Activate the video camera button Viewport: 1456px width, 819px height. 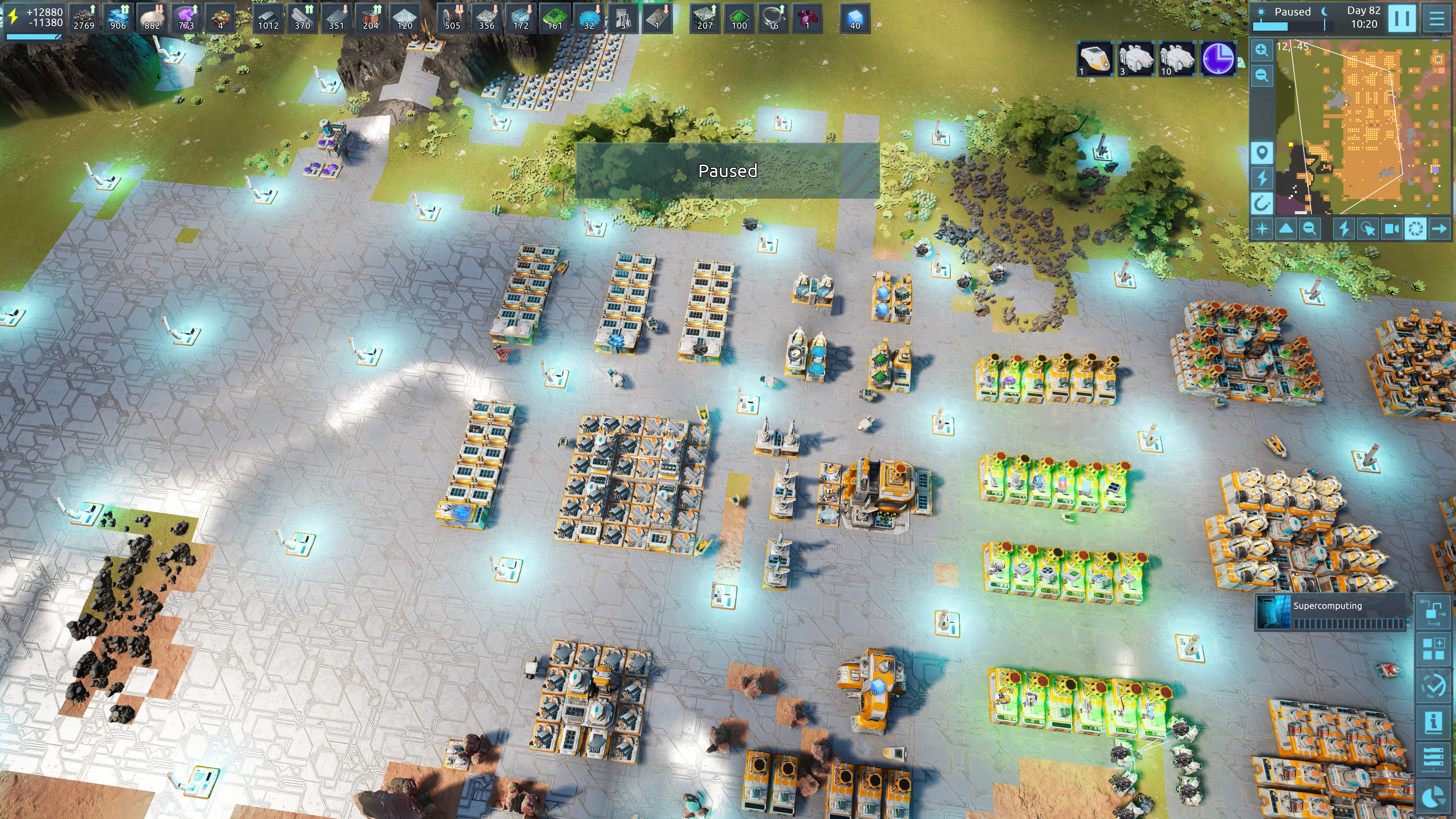(1391, 229)
